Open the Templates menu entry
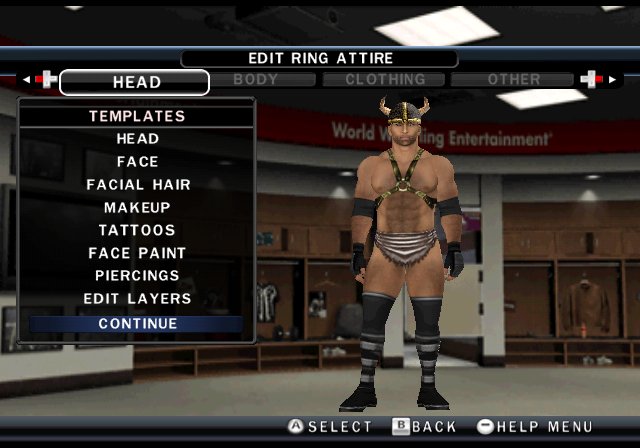The width and height of the screenshot is (640, 448). click(x=136, y=116)
